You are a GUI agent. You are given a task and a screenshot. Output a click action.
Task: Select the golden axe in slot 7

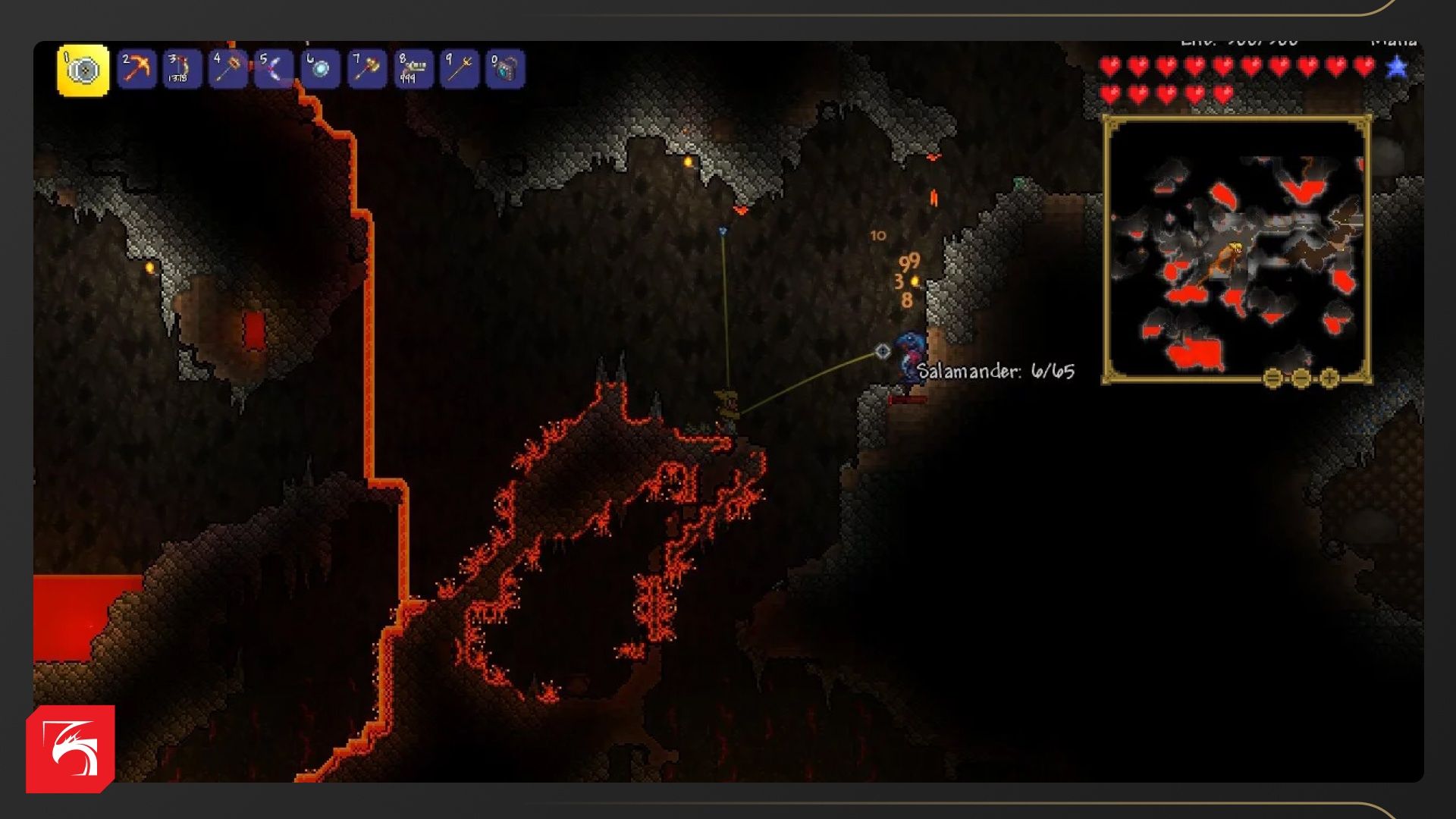point(366,70)
